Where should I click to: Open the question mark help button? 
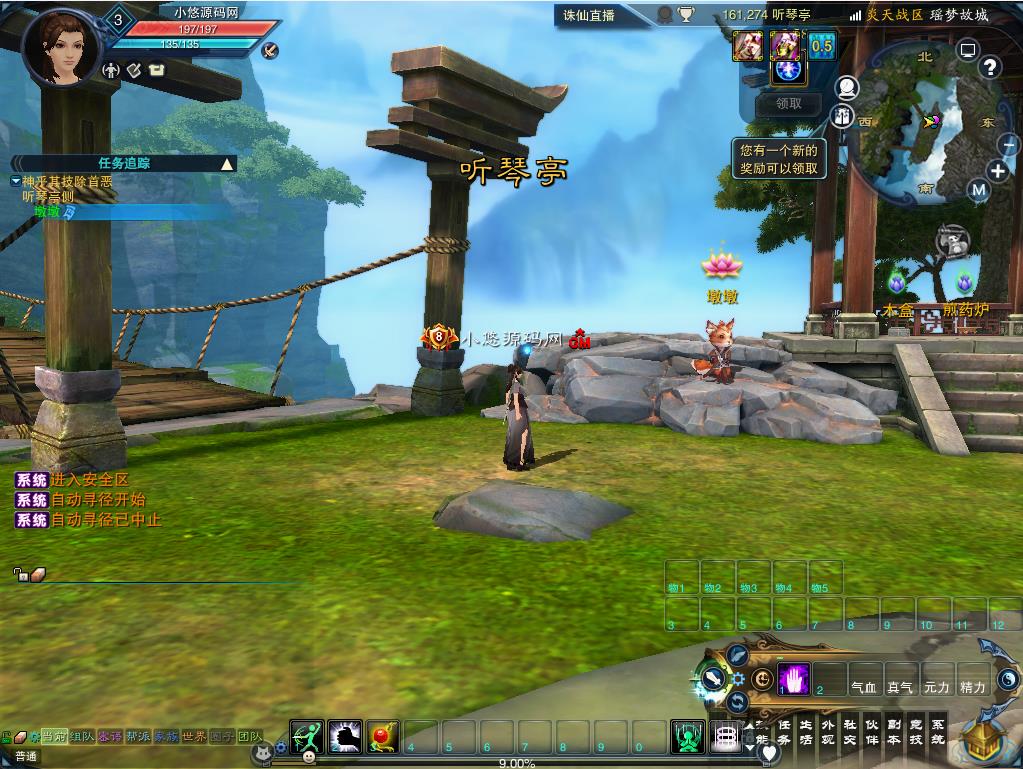click(989, 68)
